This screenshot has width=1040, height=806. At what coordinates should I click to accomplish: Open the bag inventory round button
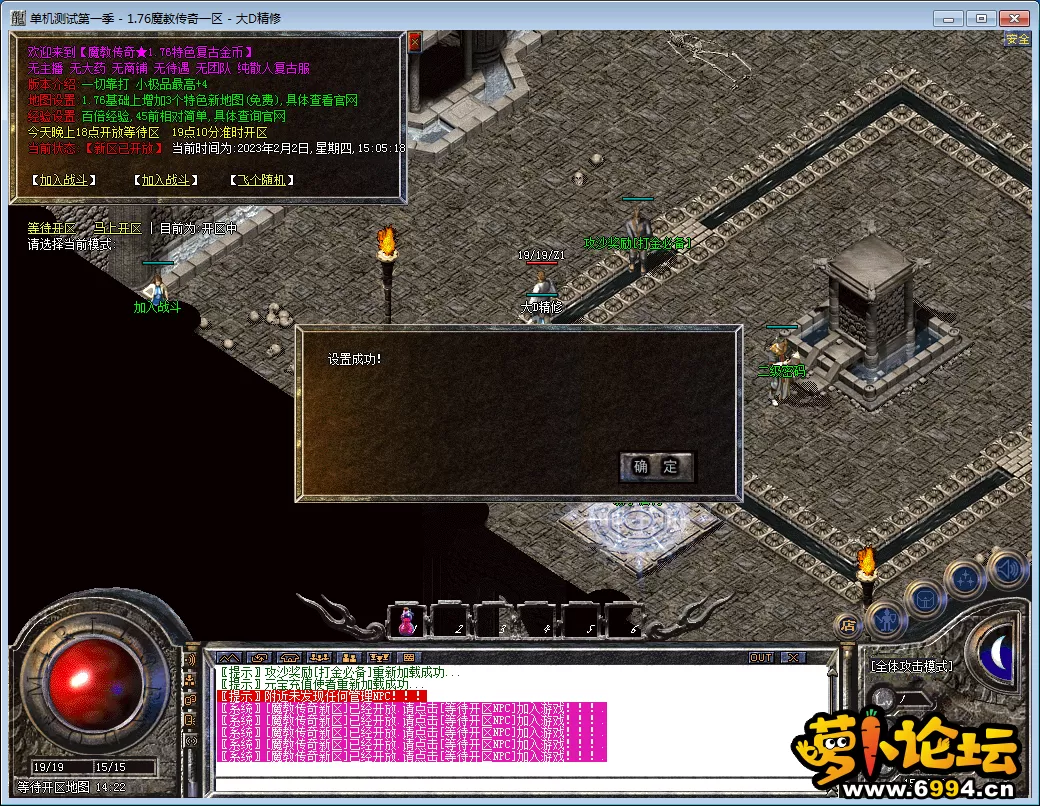tap(925, 599)
